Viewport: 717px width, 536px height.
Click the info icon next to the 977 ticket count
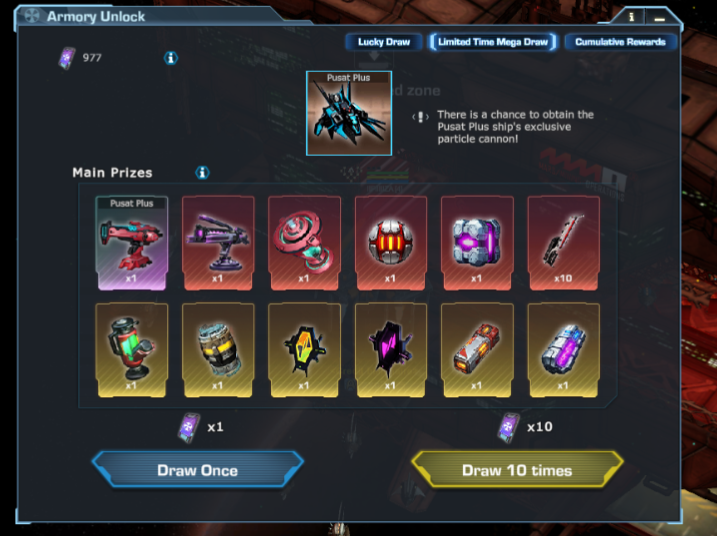pos(171,58)
